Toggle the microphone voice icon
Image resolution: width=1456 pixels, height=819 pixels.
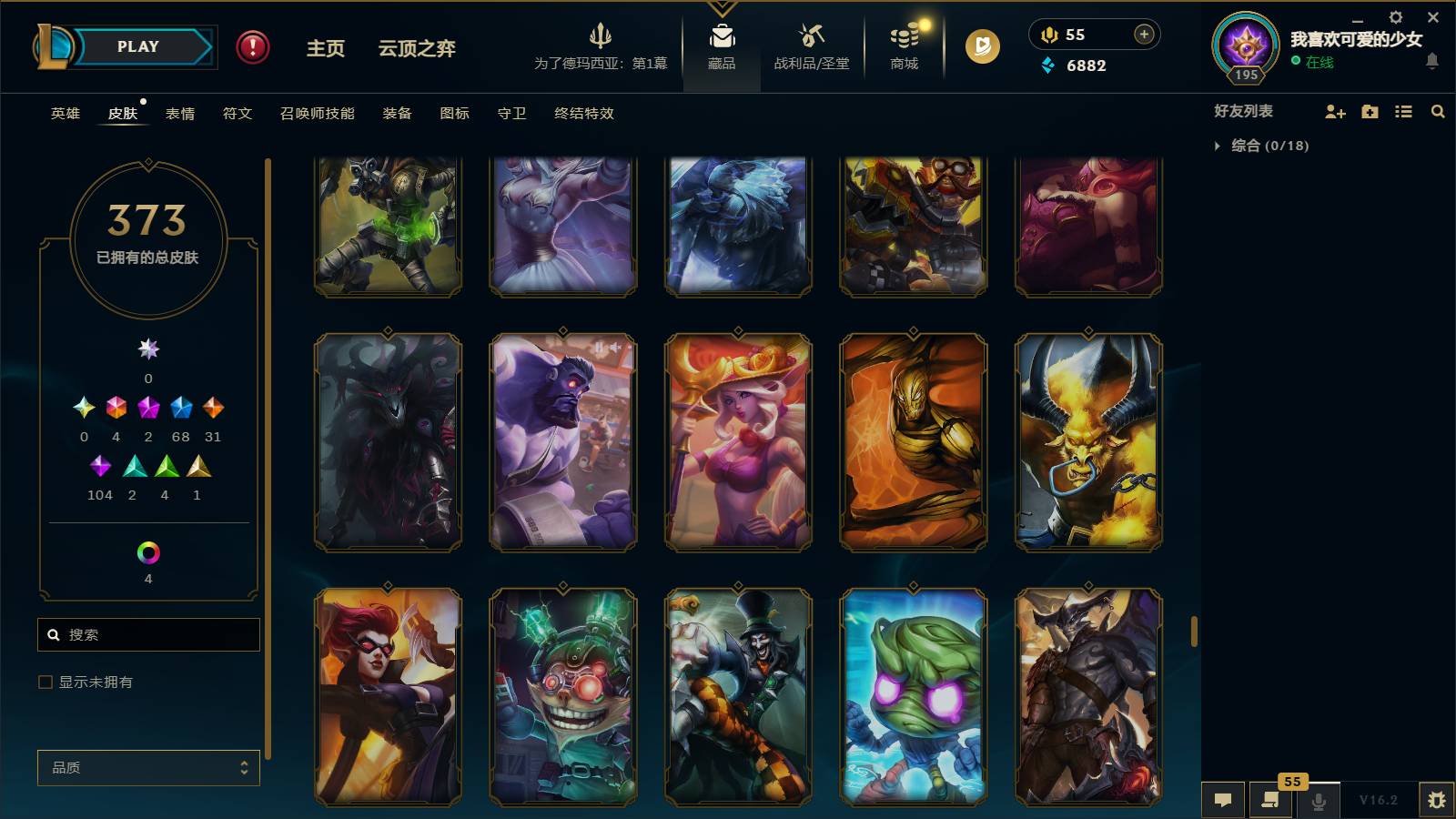click(1318, 799)
